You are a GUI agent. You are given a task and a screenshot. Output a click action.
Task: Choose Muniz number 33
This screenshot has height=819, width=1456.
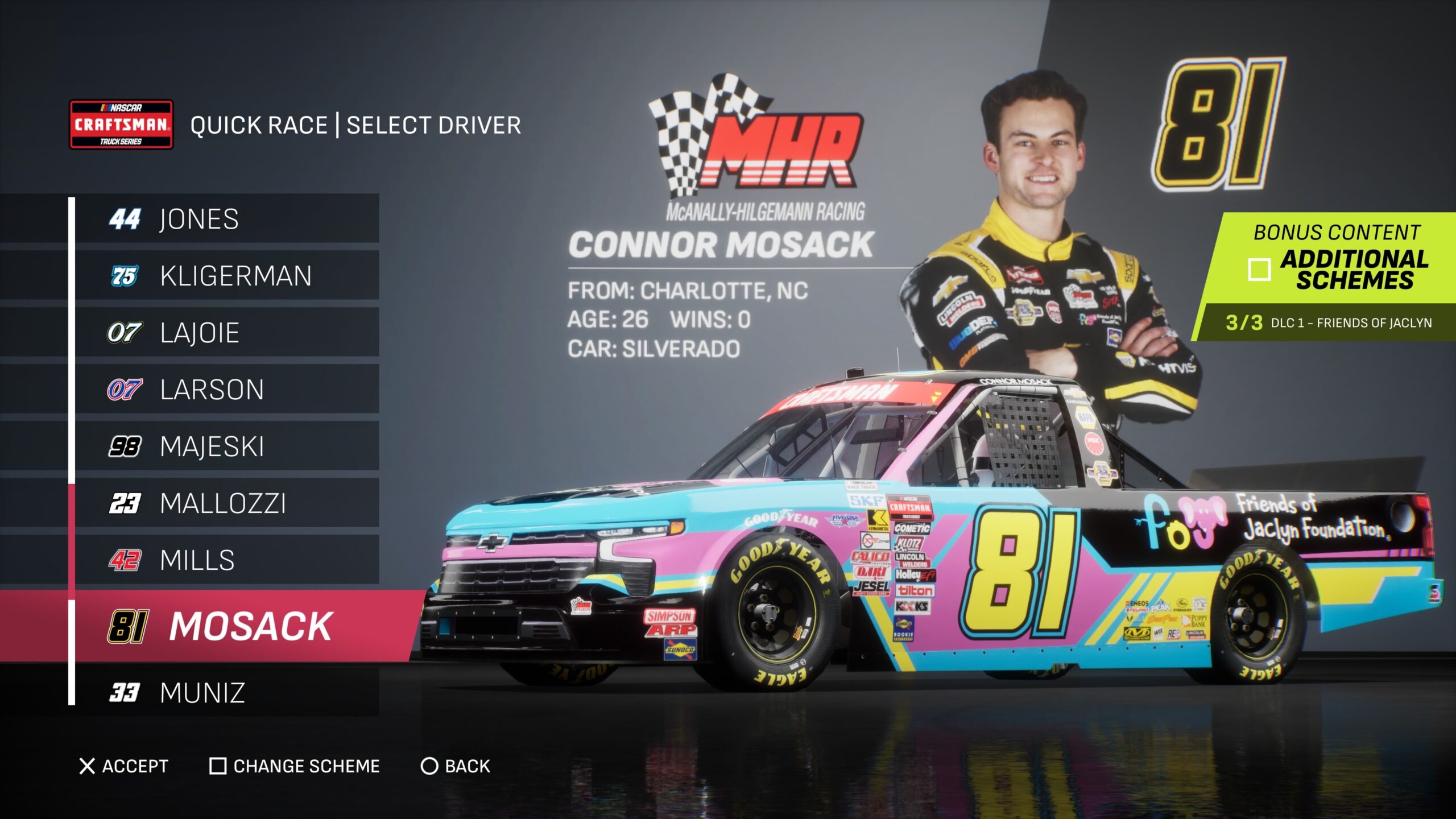coord(226,692)
